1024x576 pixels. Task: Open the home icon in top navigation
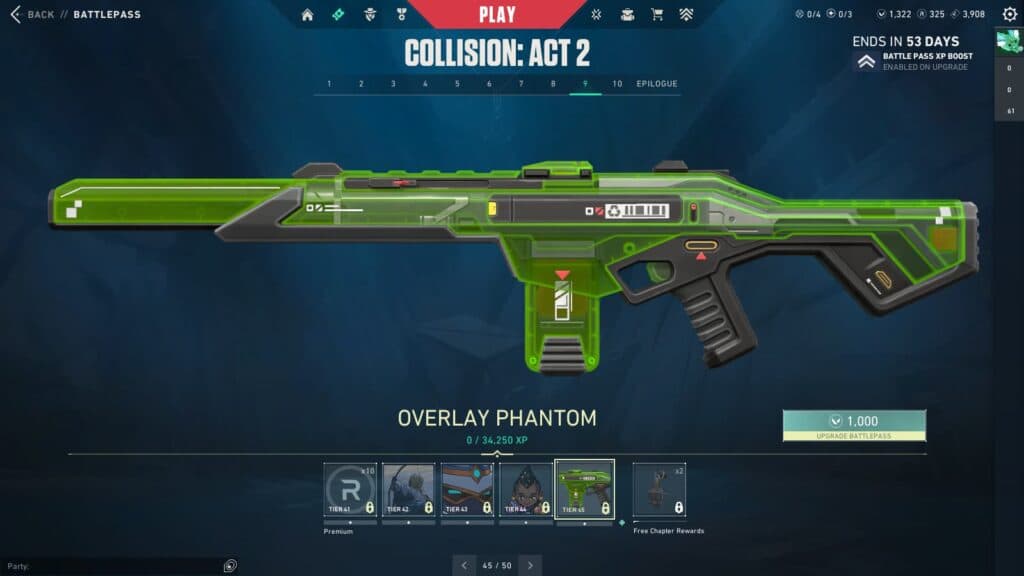pyautogui.click(x=307, y=15)
